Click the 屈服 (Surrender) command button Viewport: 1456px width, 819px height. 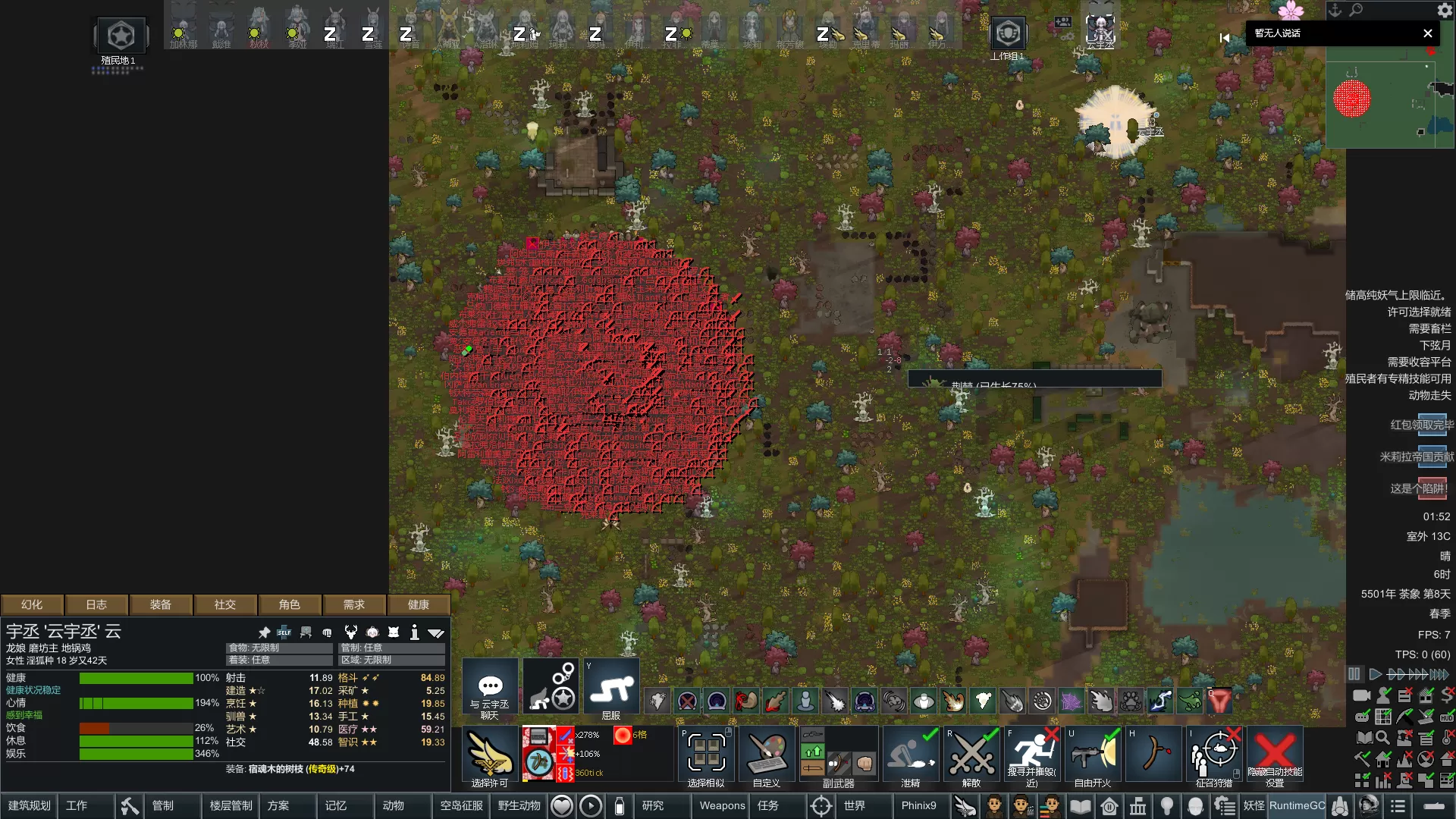[x=611, y=689]
